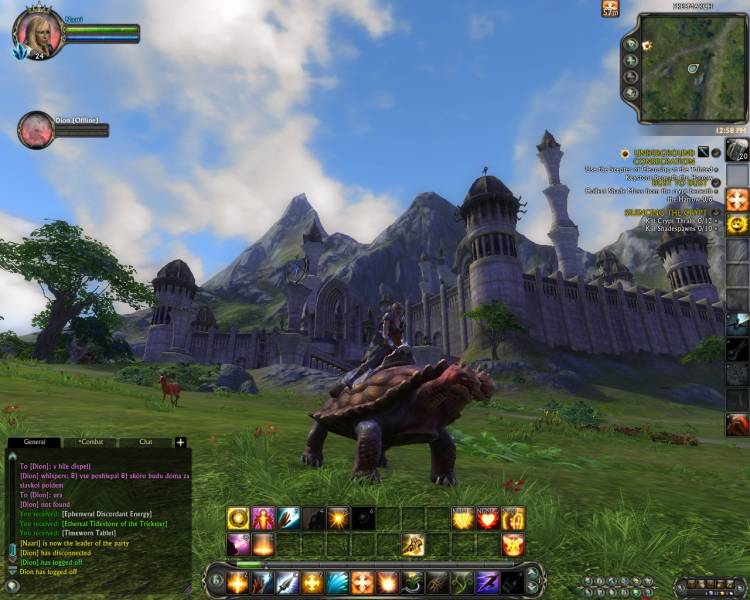Screen dimensions: 750x600
Task: Use the blue feathered wing ability
Action: click(x=337, y=582)
